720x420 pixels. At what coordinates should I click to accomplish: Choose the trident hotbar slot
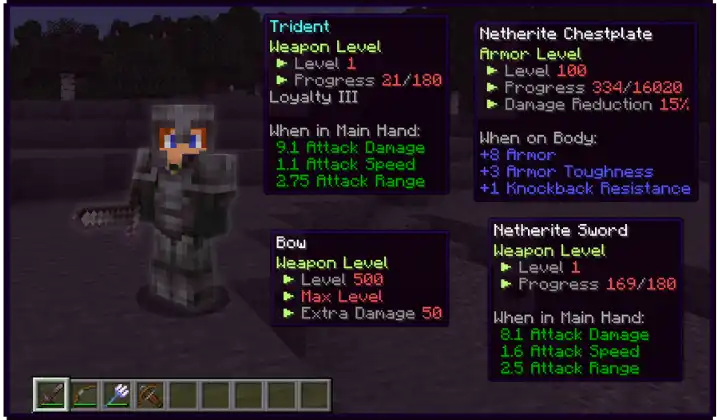click(x=117, y=394)
